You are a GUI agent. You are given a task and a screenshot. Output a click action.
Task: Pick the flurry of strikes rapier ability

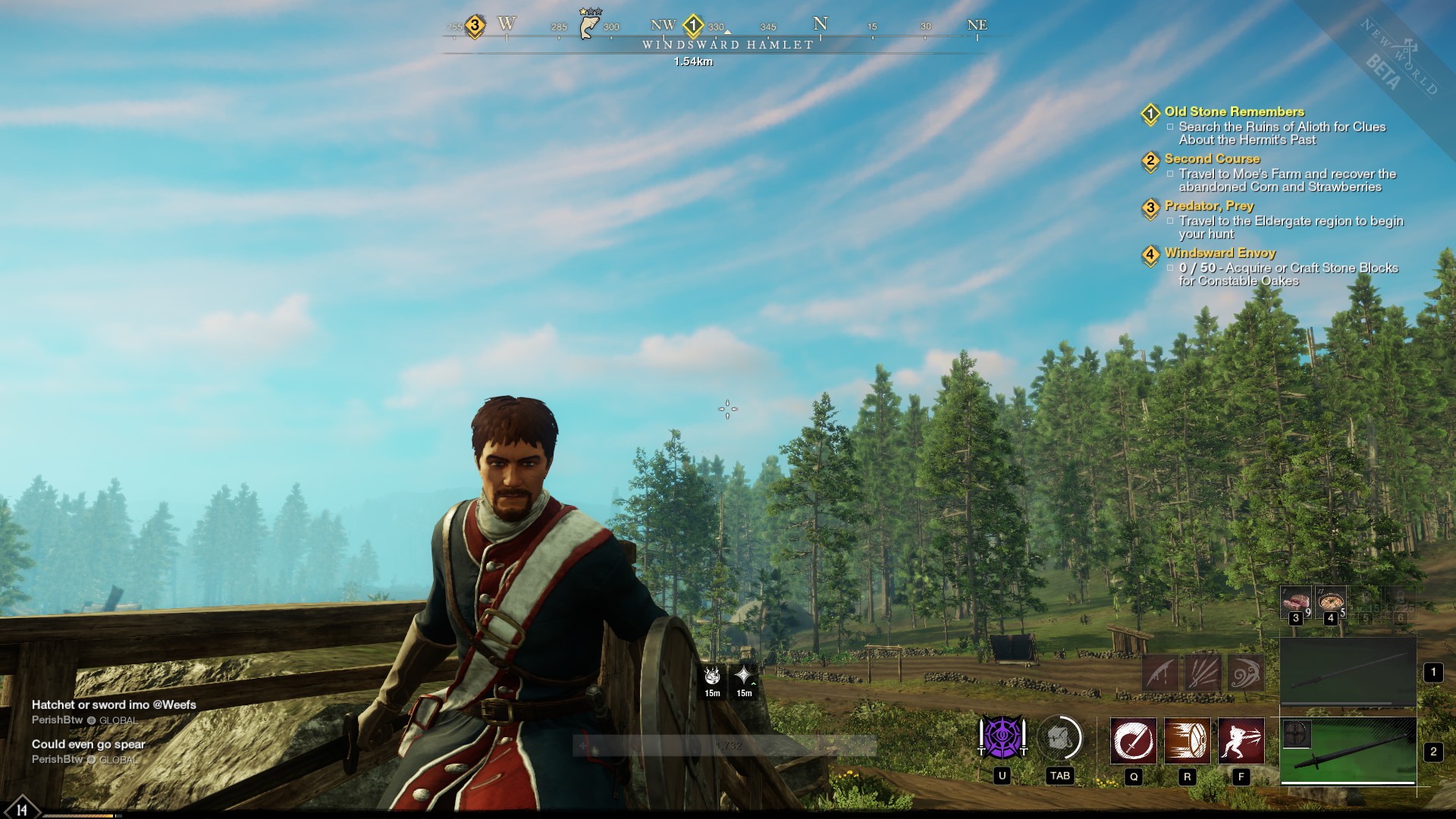pyautogui.click(x=1203, y=673)
